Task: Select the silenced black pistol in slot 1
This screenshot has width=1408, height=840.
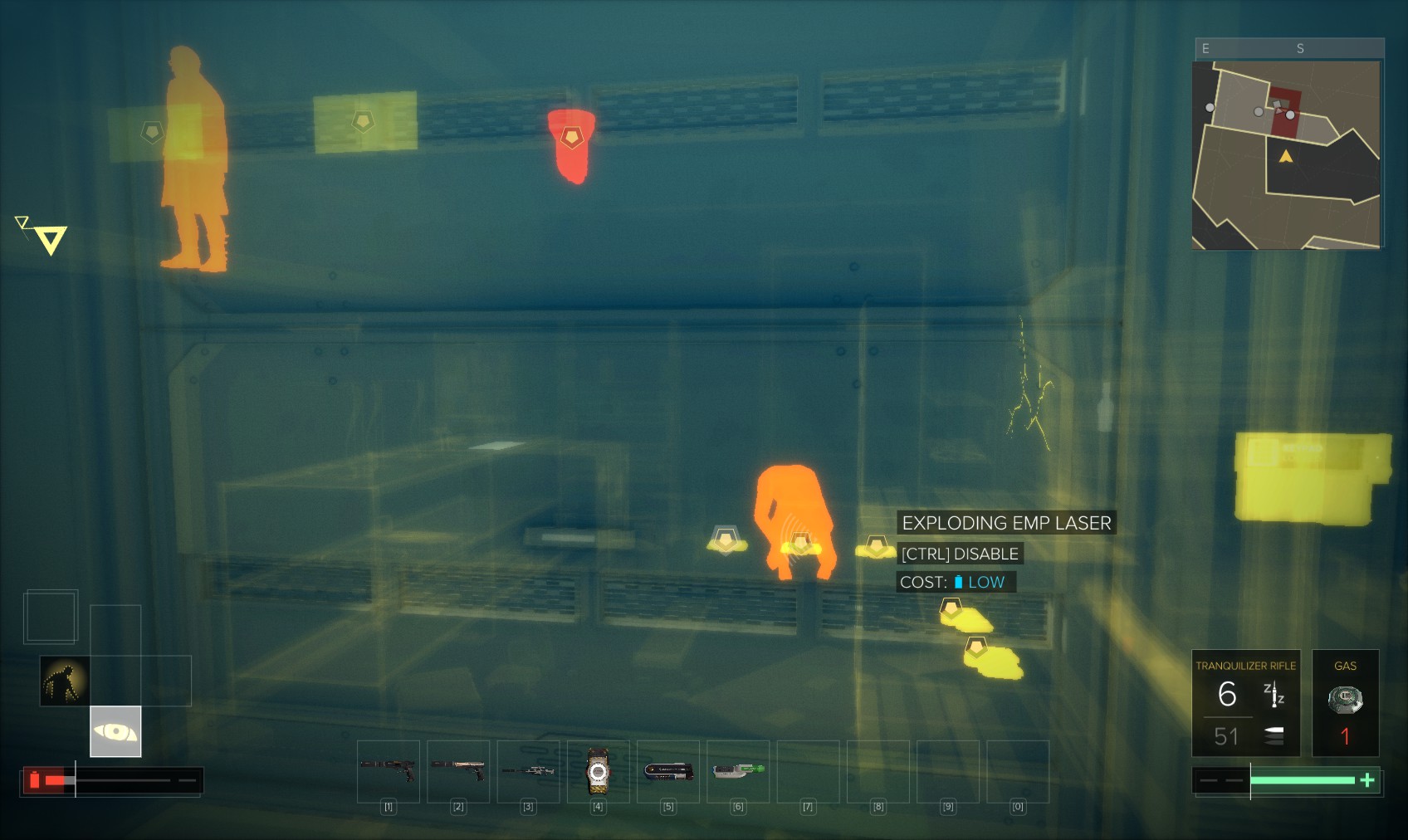Action: (x=389, y=770)
